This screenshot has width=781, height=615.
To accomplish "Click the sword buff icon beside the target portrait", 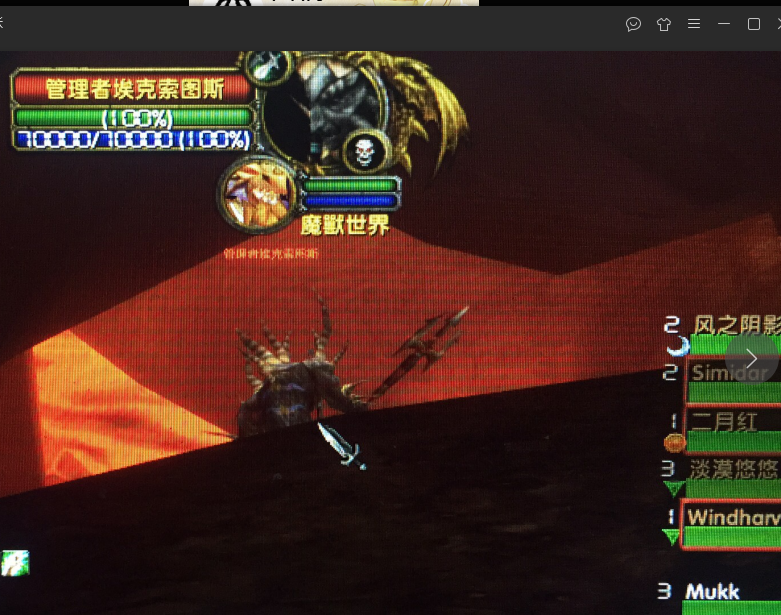I will (x=268, y=66).
